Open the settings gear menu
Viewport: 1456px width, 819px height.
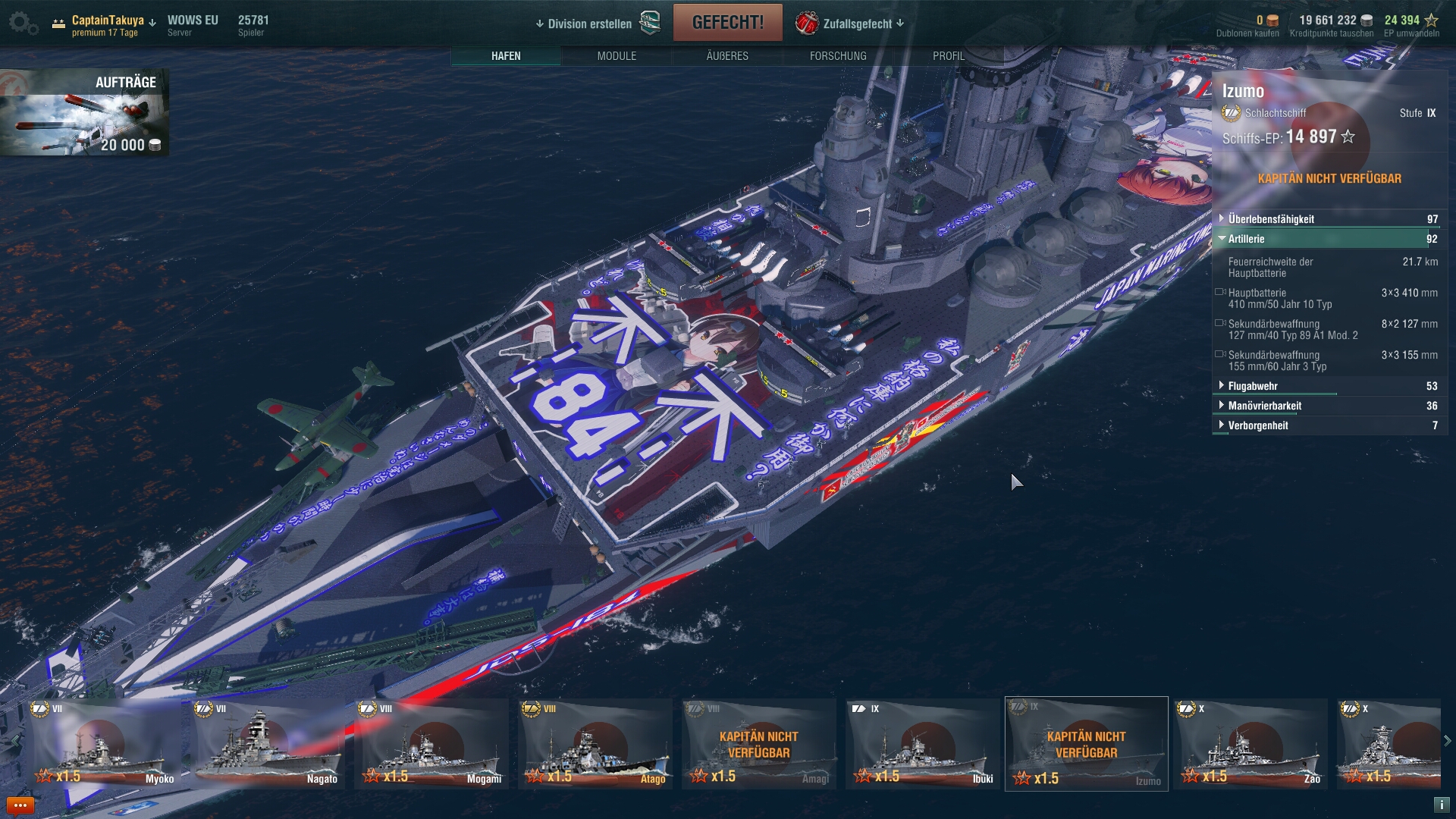pyautogui.click(x=23, y=24)
